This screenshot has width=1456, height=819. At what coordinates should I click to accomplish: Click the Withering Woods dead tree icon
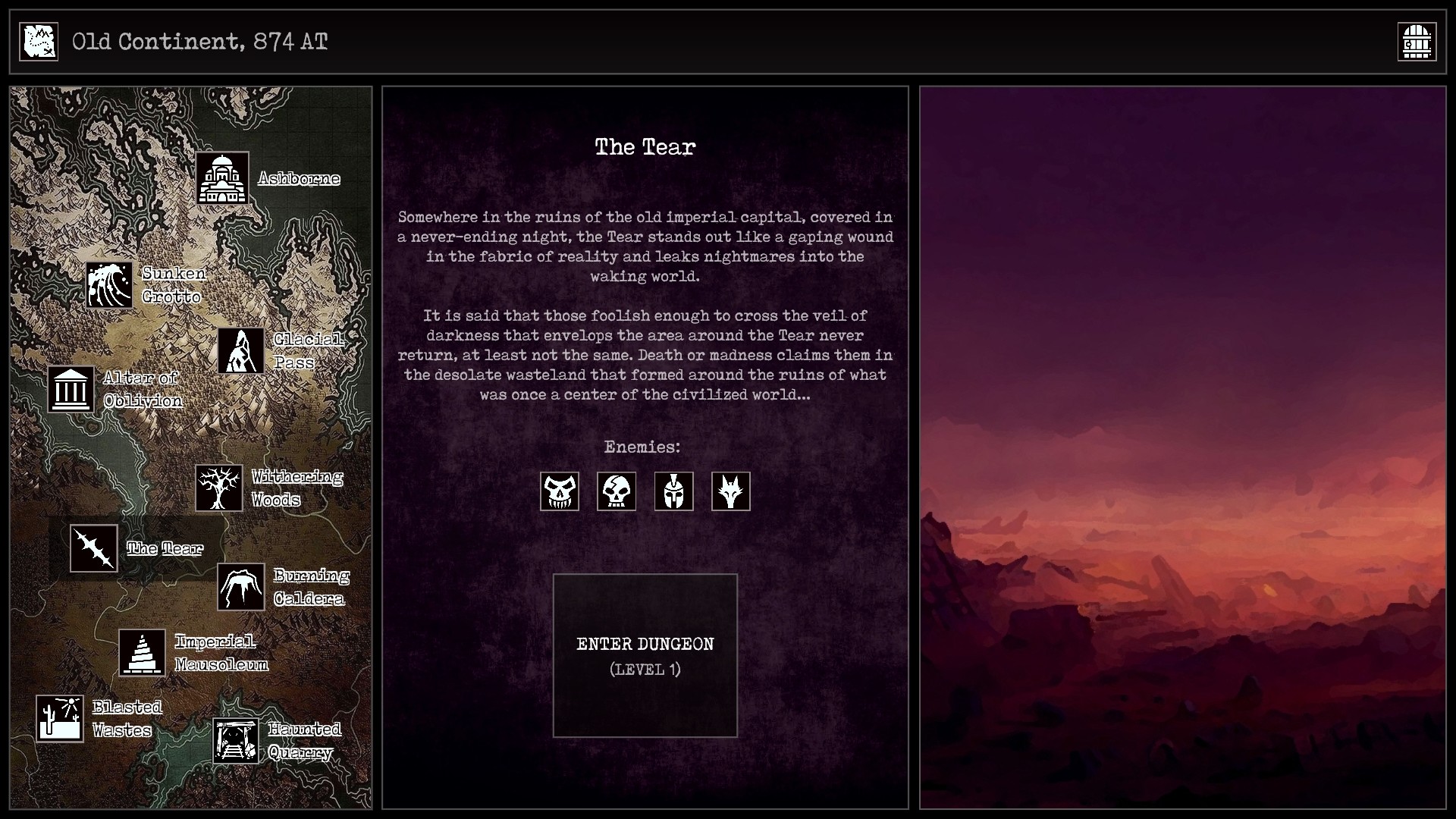(x=219, y=488)
